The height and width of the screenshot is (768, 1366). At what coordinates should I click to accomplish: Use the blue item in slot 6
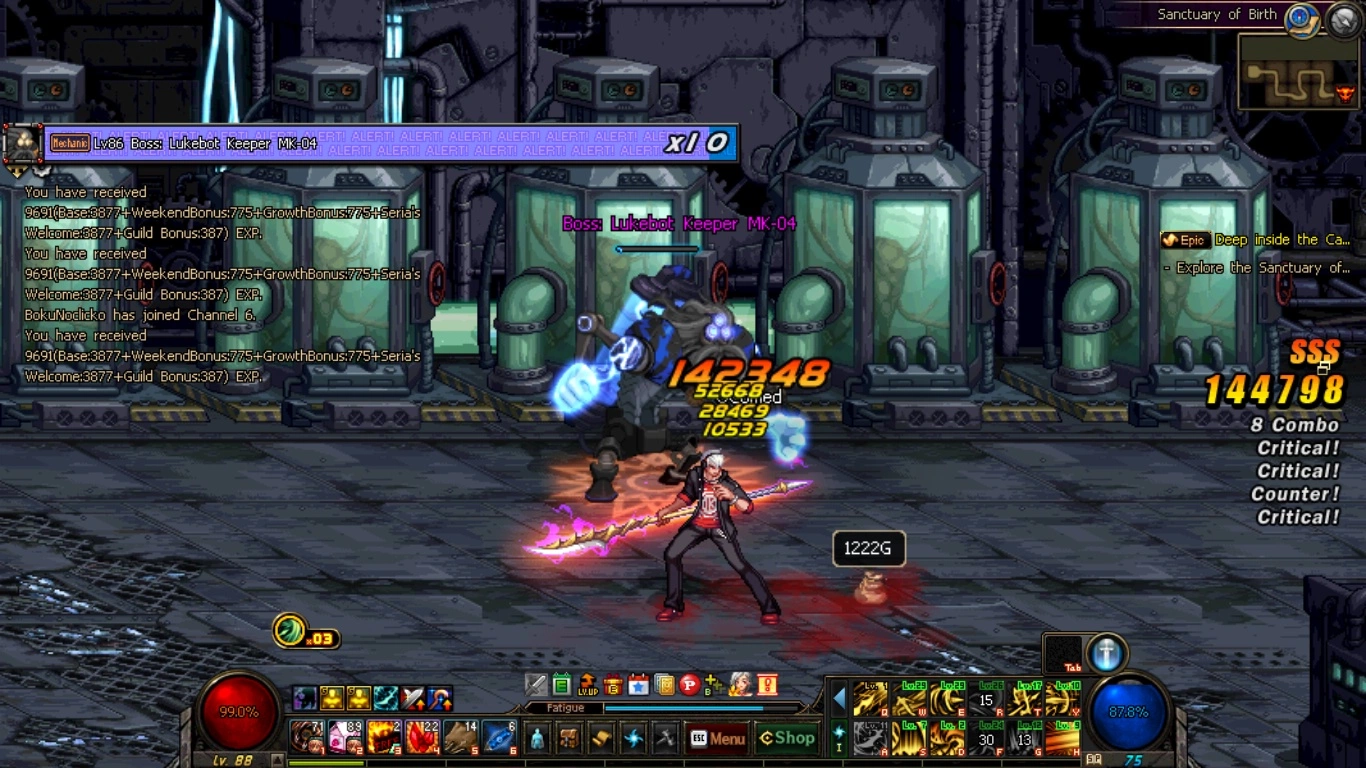coord(500,737)
